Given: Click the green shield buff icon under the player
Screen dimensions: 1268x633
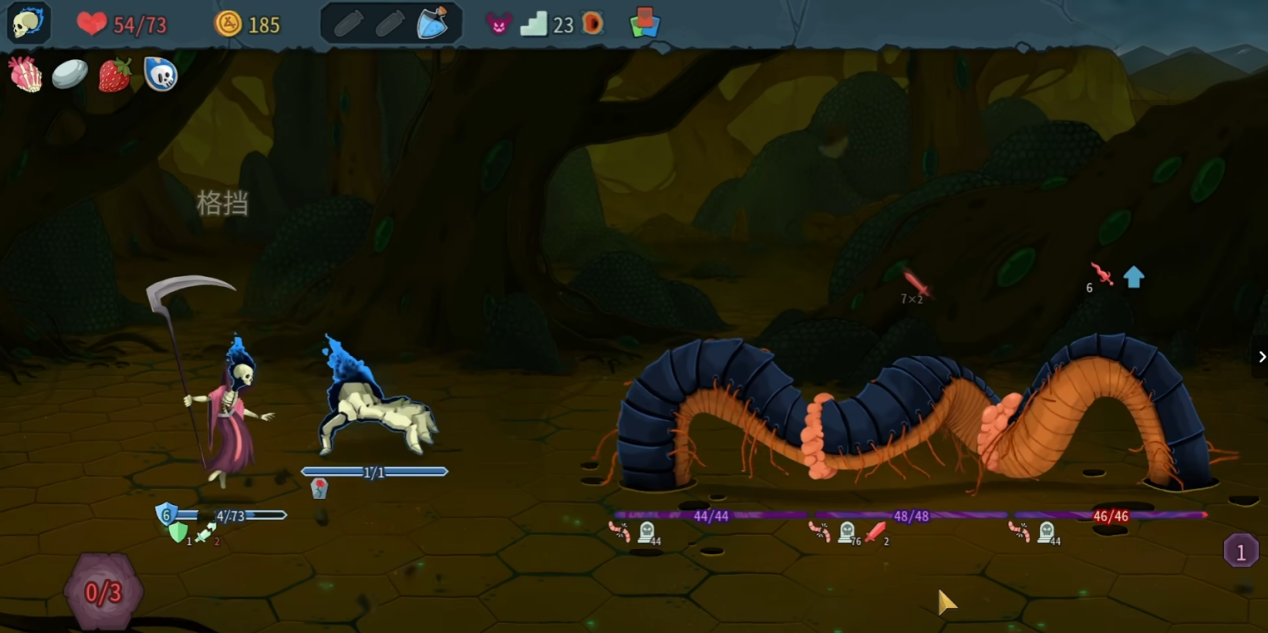Looking at the screenshot, I should point(178,533).
